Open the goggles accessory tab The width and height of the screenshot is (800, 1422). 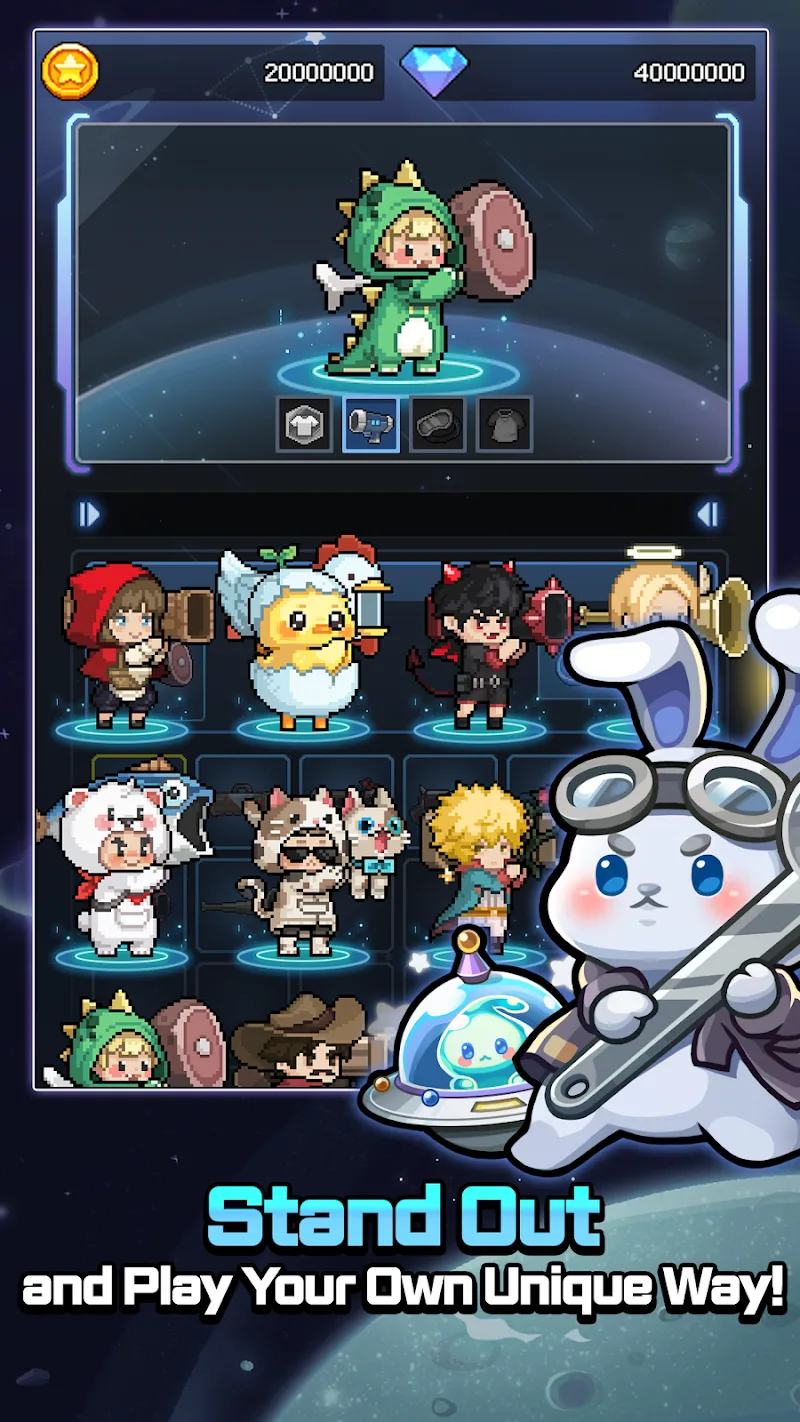(x=437, y=424)
